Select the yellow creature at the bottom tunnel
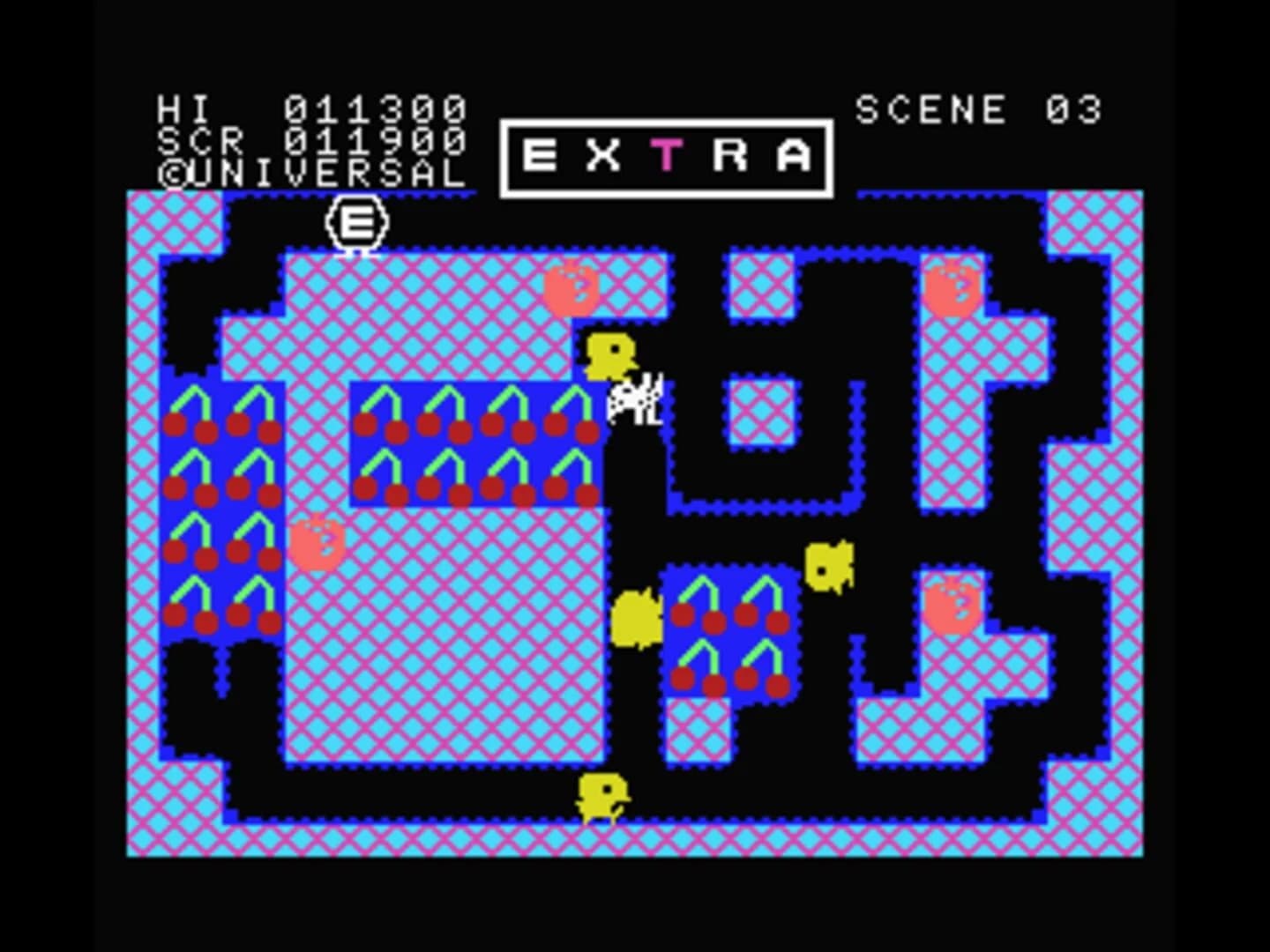Viewport: 1270px width, 952px height. [x=604, y=796]
